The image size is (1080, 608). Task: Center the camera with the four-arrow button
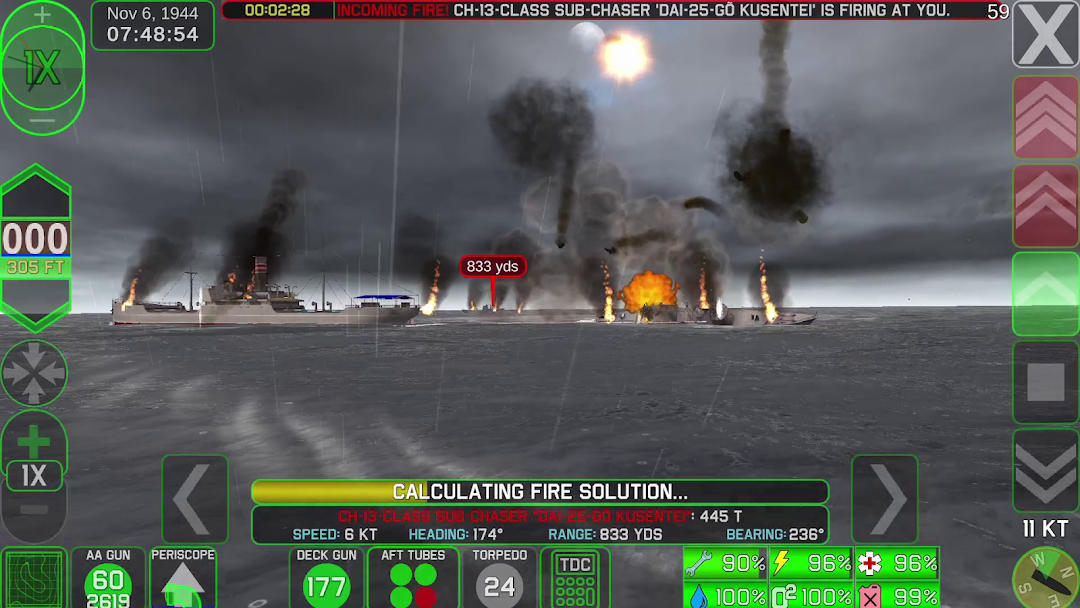[34, 373]
